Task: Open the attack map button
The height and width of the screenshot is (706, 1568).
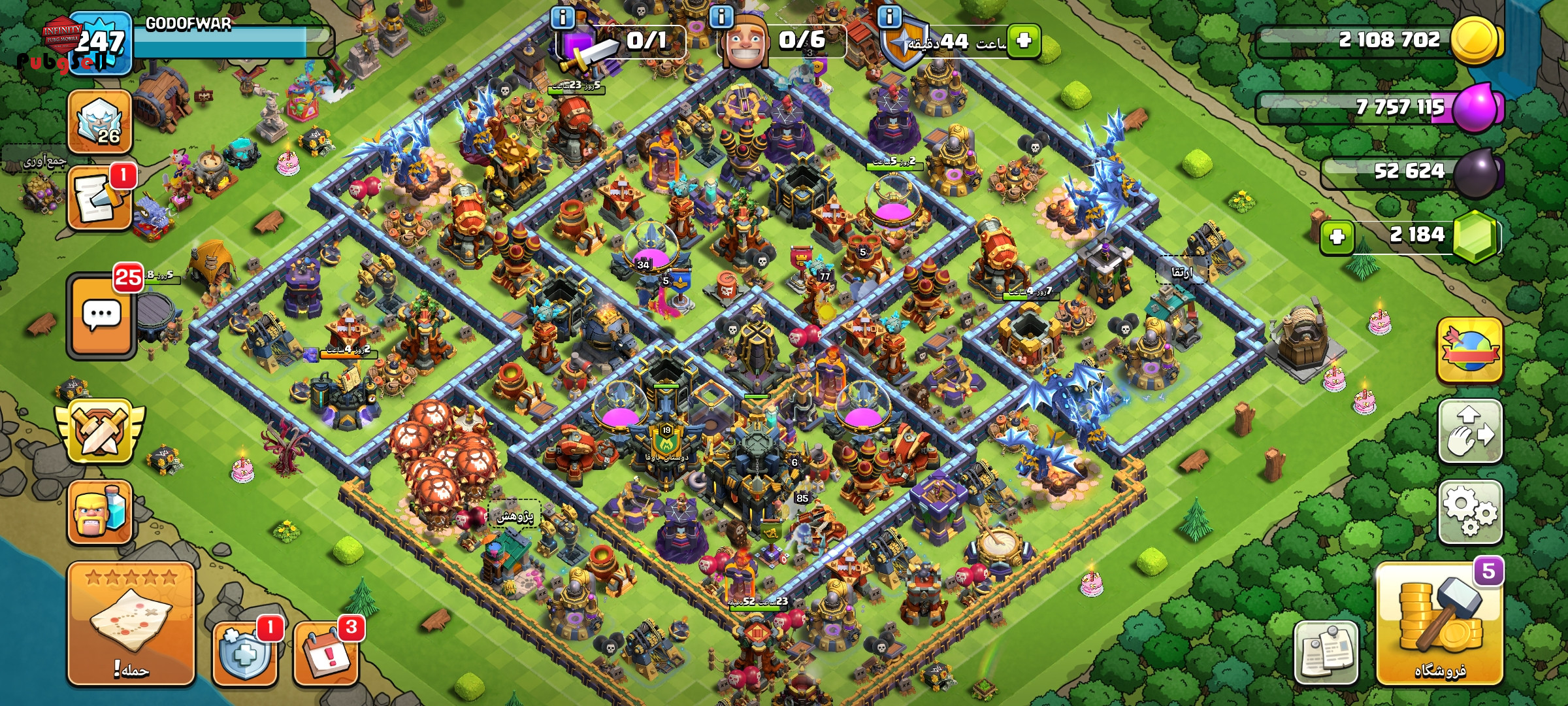Action: click(x=131, y=623)
